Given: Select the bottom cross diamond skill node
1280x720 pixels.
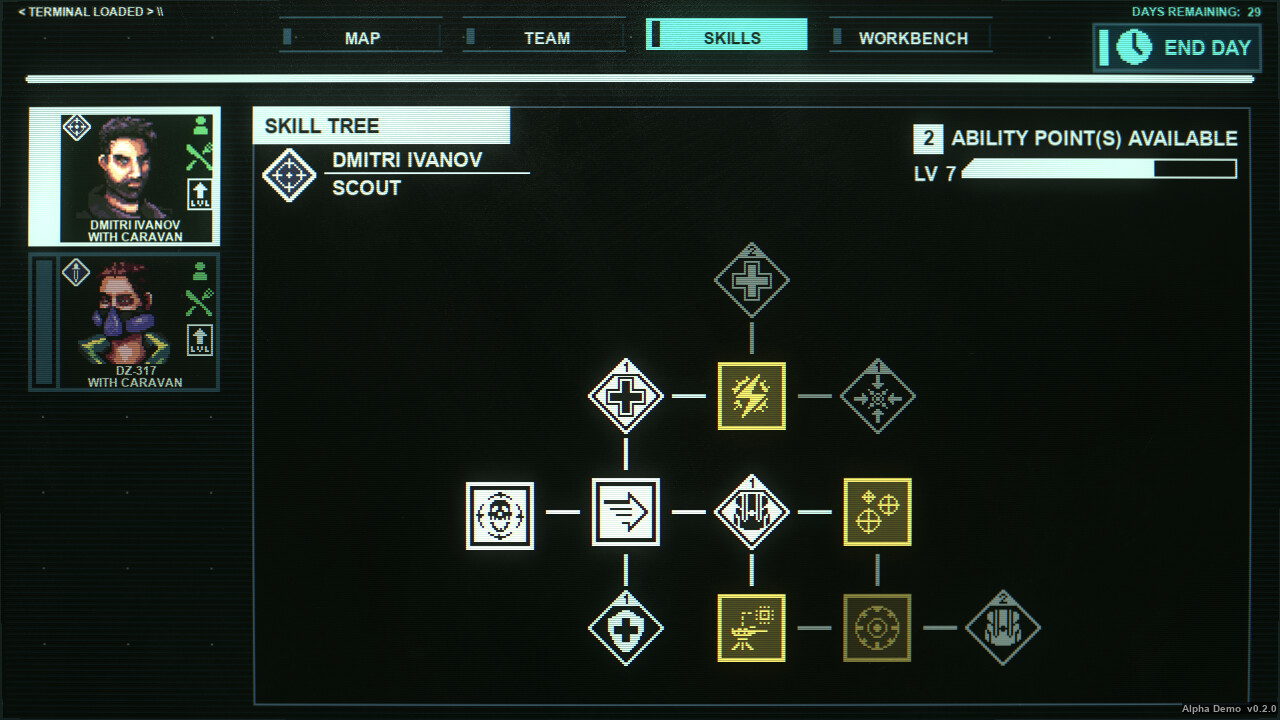Looking at the screenshot, I should (626, 629).
